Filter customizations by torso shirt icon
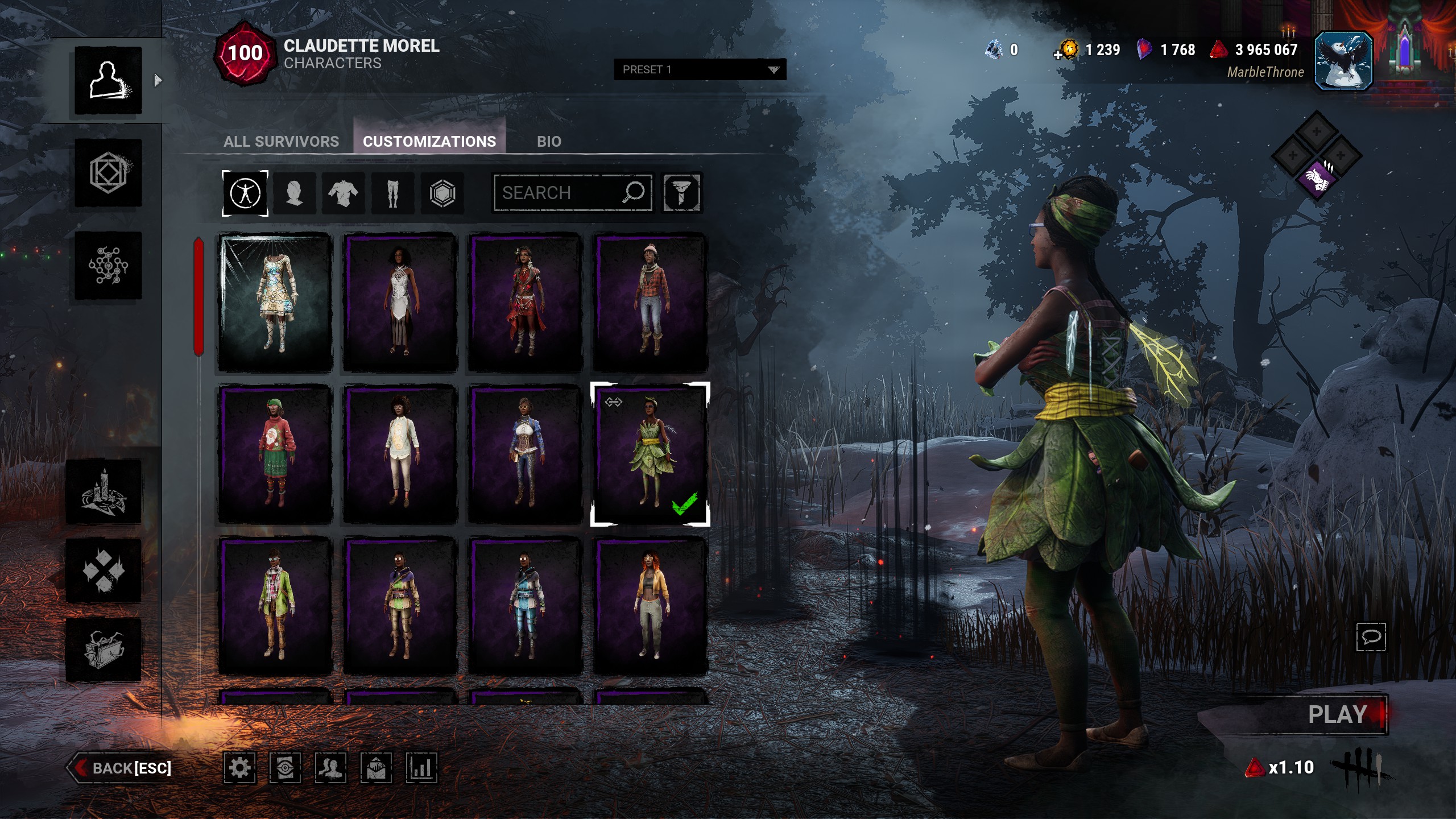This screenshot has height=819, width=1456. [x=343, y=193]
